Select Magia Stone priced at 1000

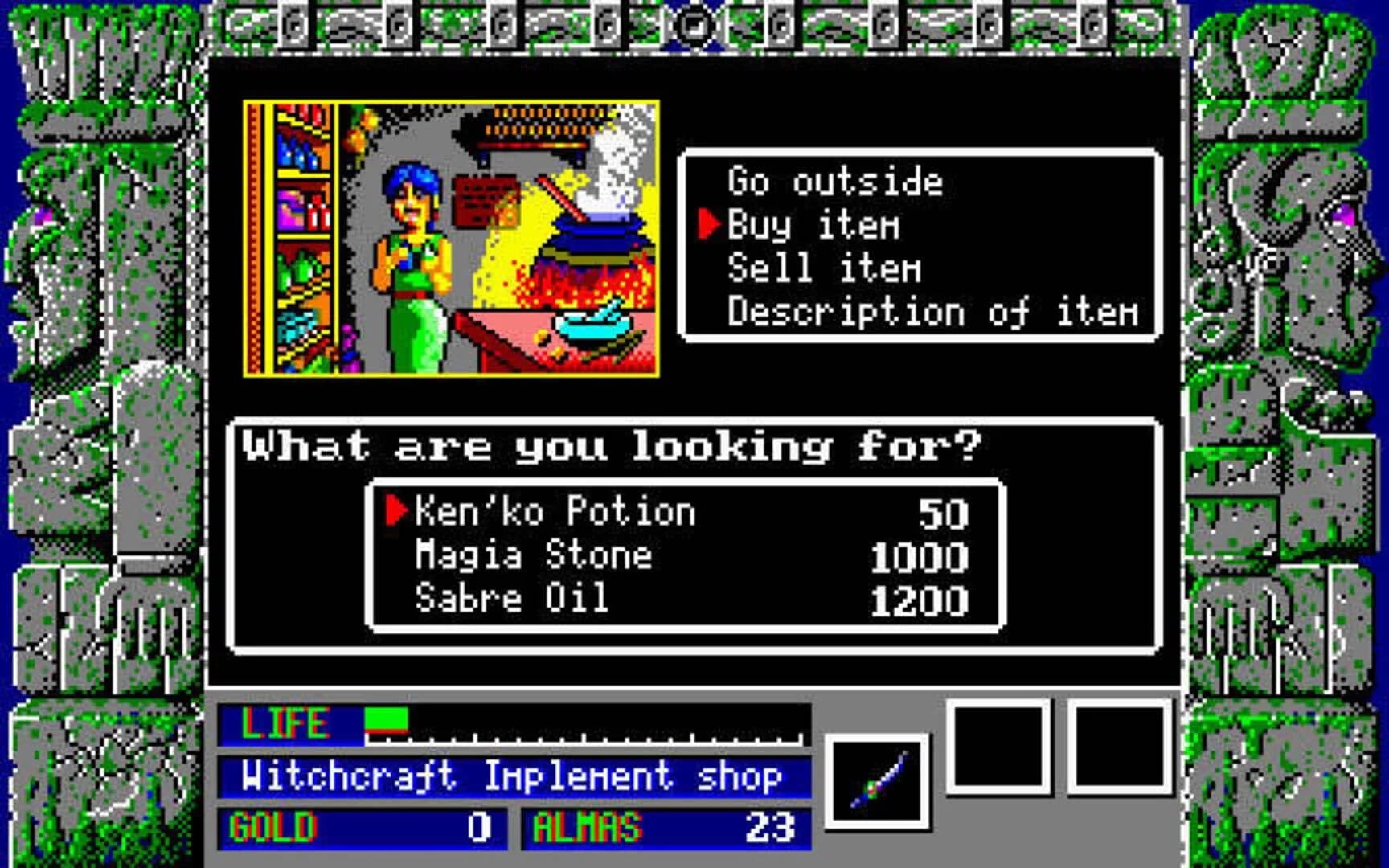[535, 556]
